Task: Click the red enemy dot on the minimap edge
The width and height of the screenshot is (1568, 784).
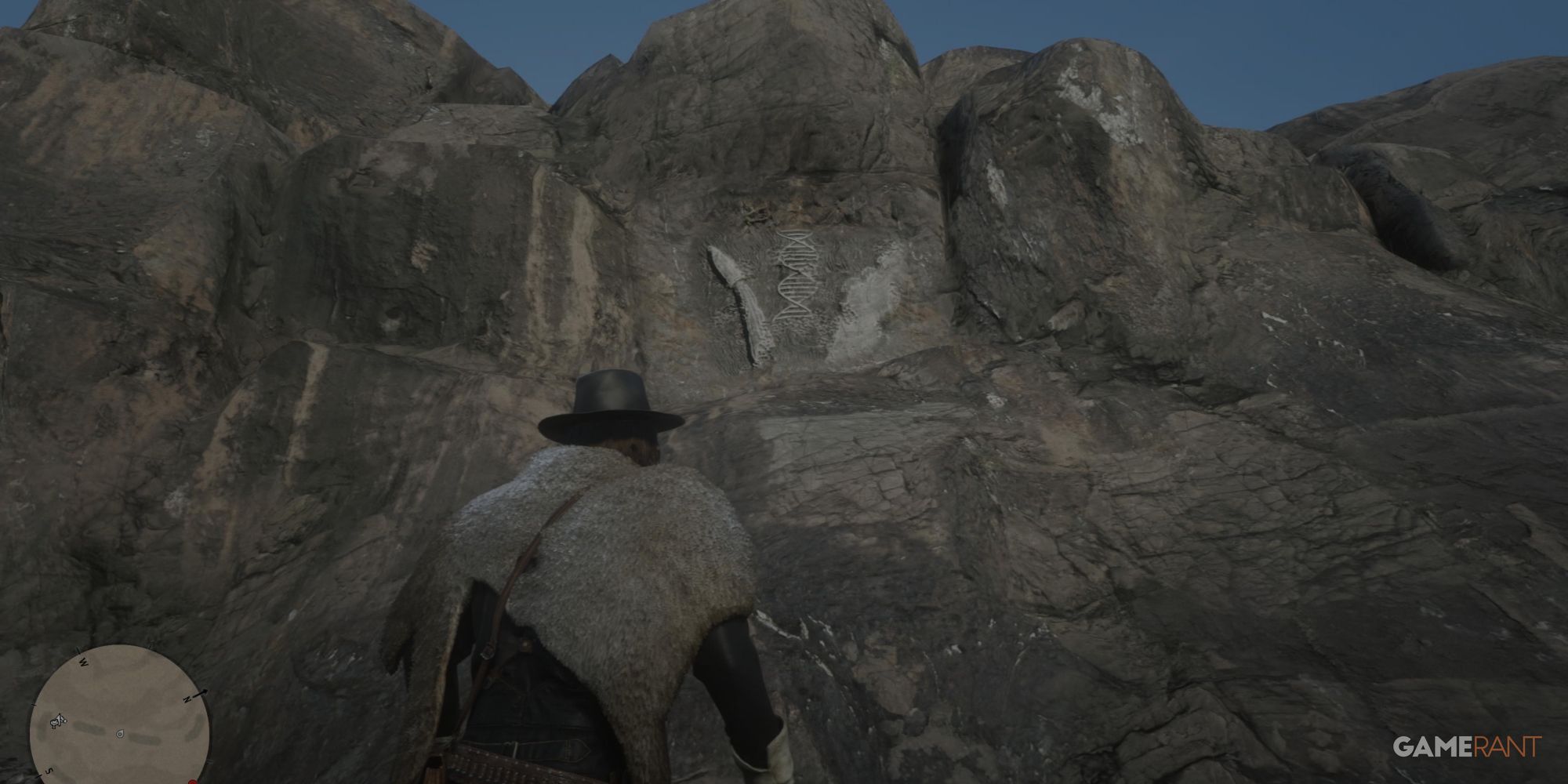Action: click(193, 782)
